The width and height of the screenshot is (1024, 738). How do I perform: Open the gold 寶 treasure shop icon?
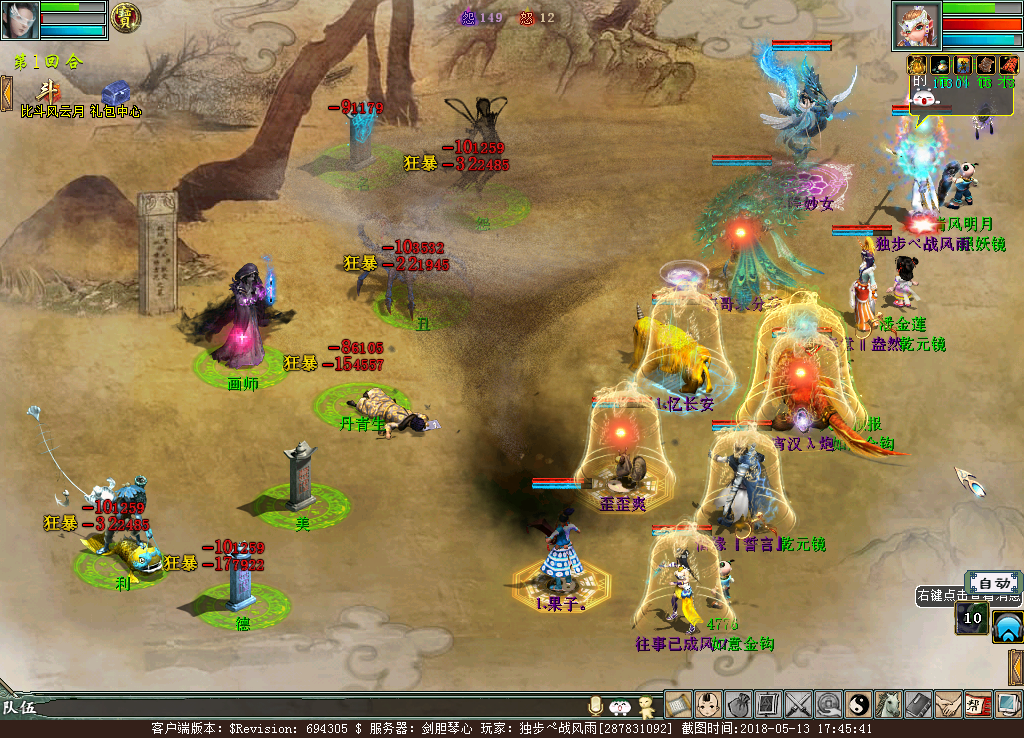(125, 17)
